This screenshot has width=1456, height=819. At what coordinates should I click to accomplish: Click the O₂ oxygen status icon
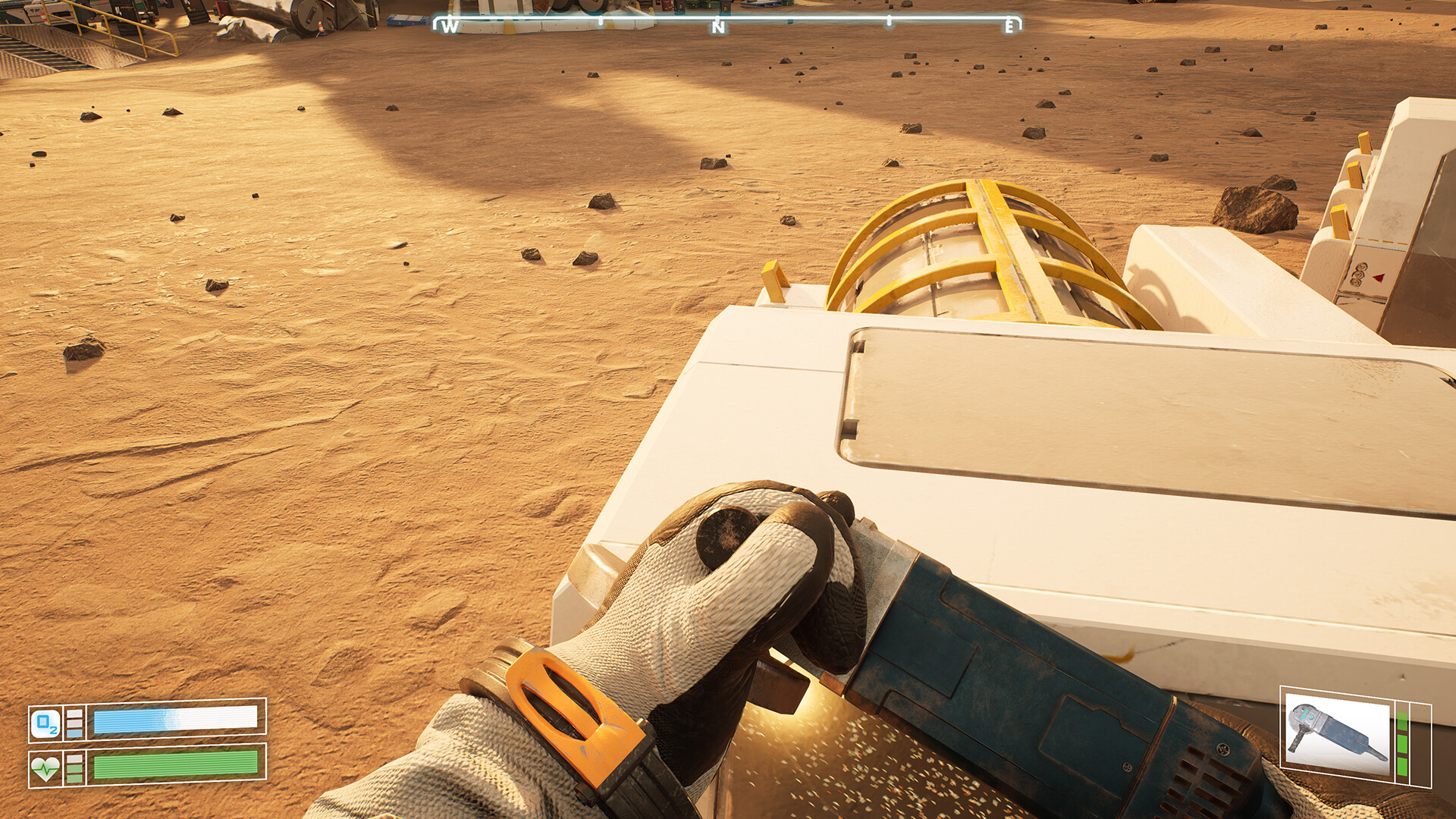[46, 722]
